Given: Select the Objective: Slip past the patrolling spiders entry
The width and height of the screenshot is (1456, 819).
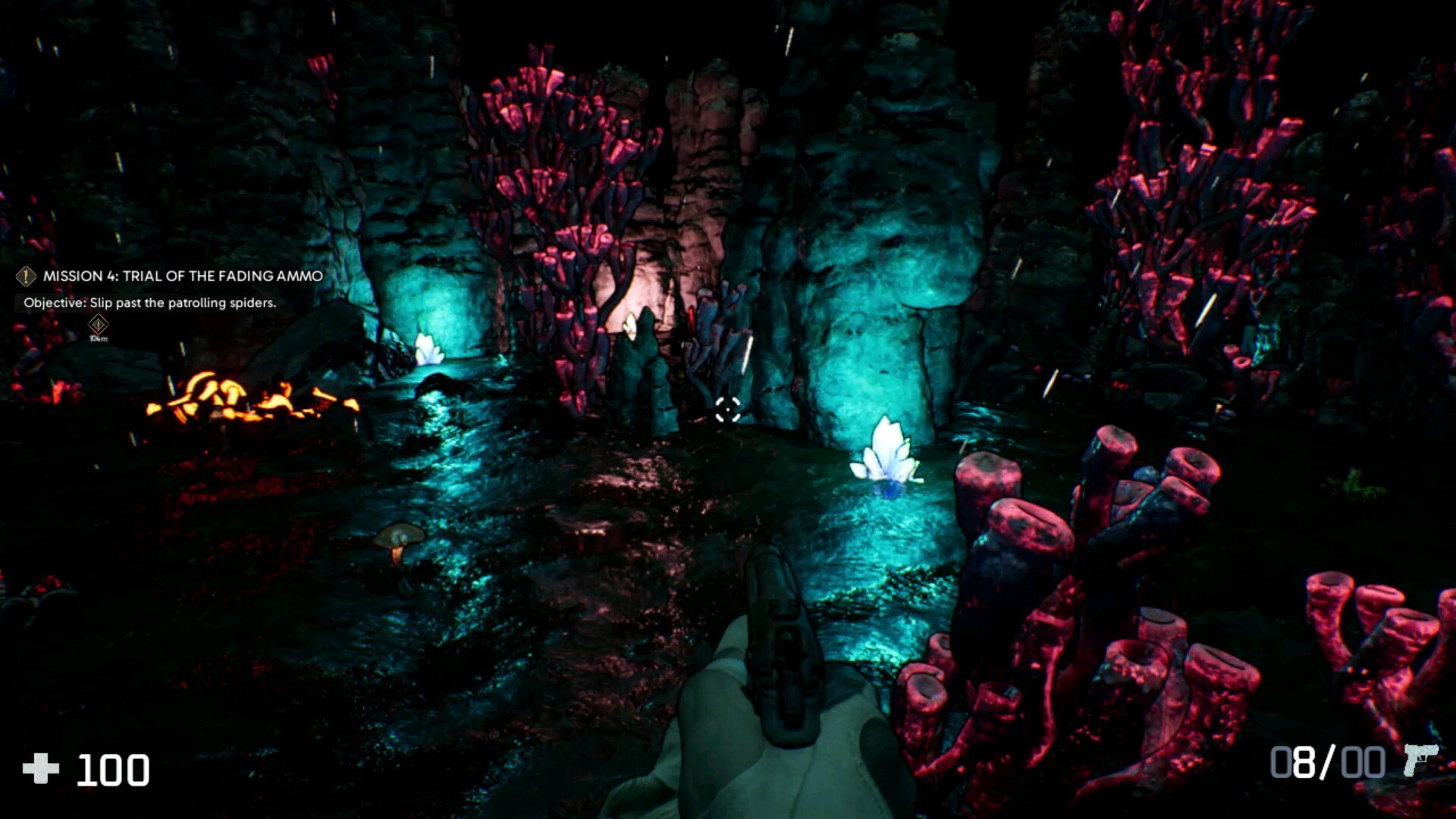Looking at the screenshot, I should [149, 302].
